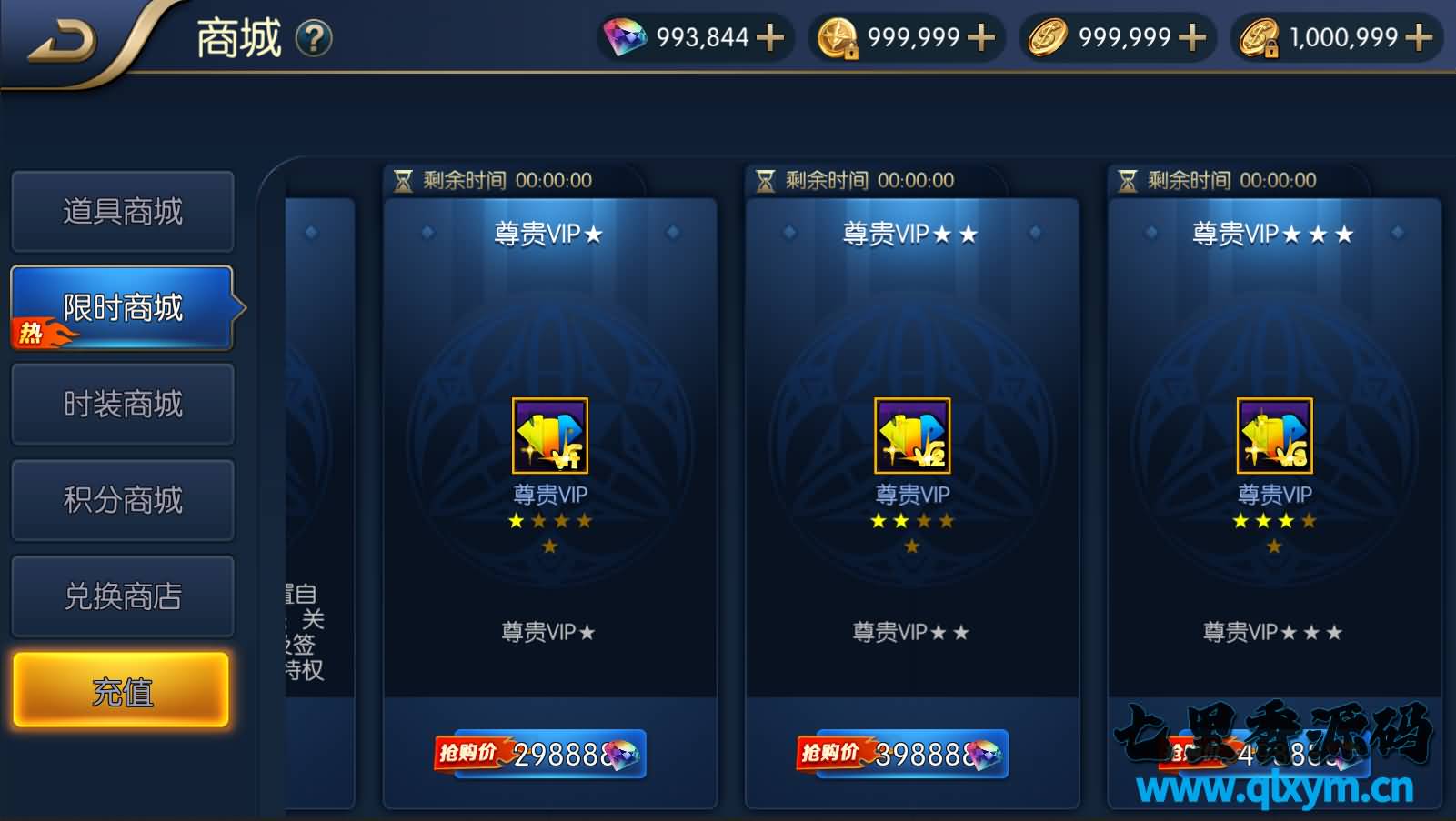Click the diamond icon inside the 398888 price button
Image resolution: width=1456 pixels, height=821 pixels.
point(987,755)
